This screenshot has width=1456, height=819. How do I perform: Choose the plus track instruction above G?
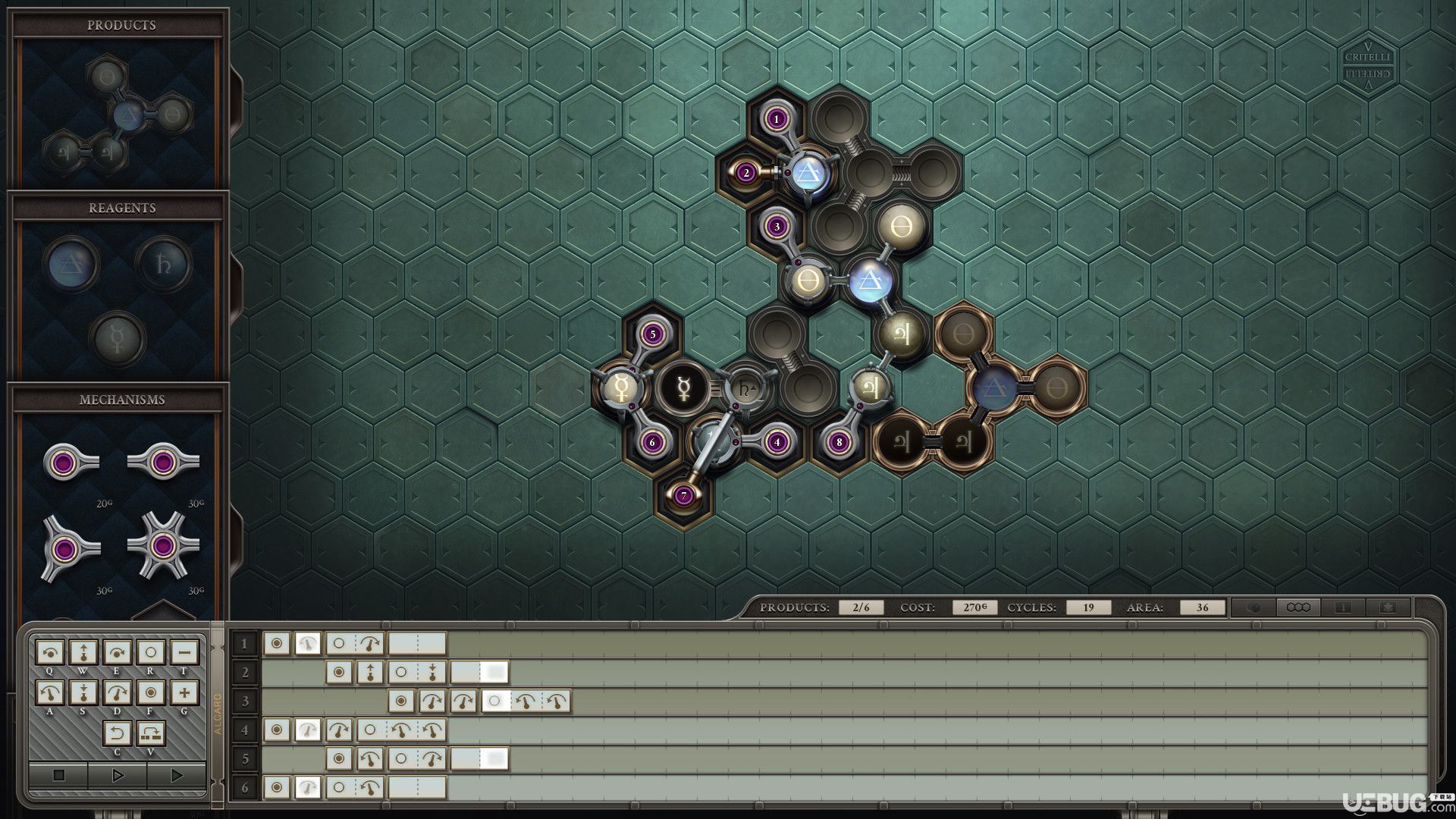[184, 692]
